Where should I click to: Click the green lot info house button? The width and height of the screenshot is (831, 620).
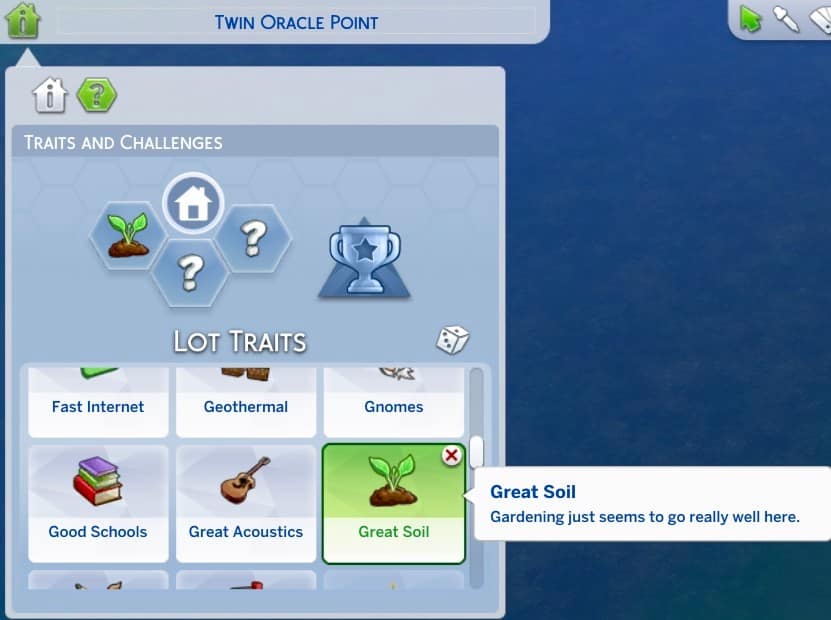(22, 19)
